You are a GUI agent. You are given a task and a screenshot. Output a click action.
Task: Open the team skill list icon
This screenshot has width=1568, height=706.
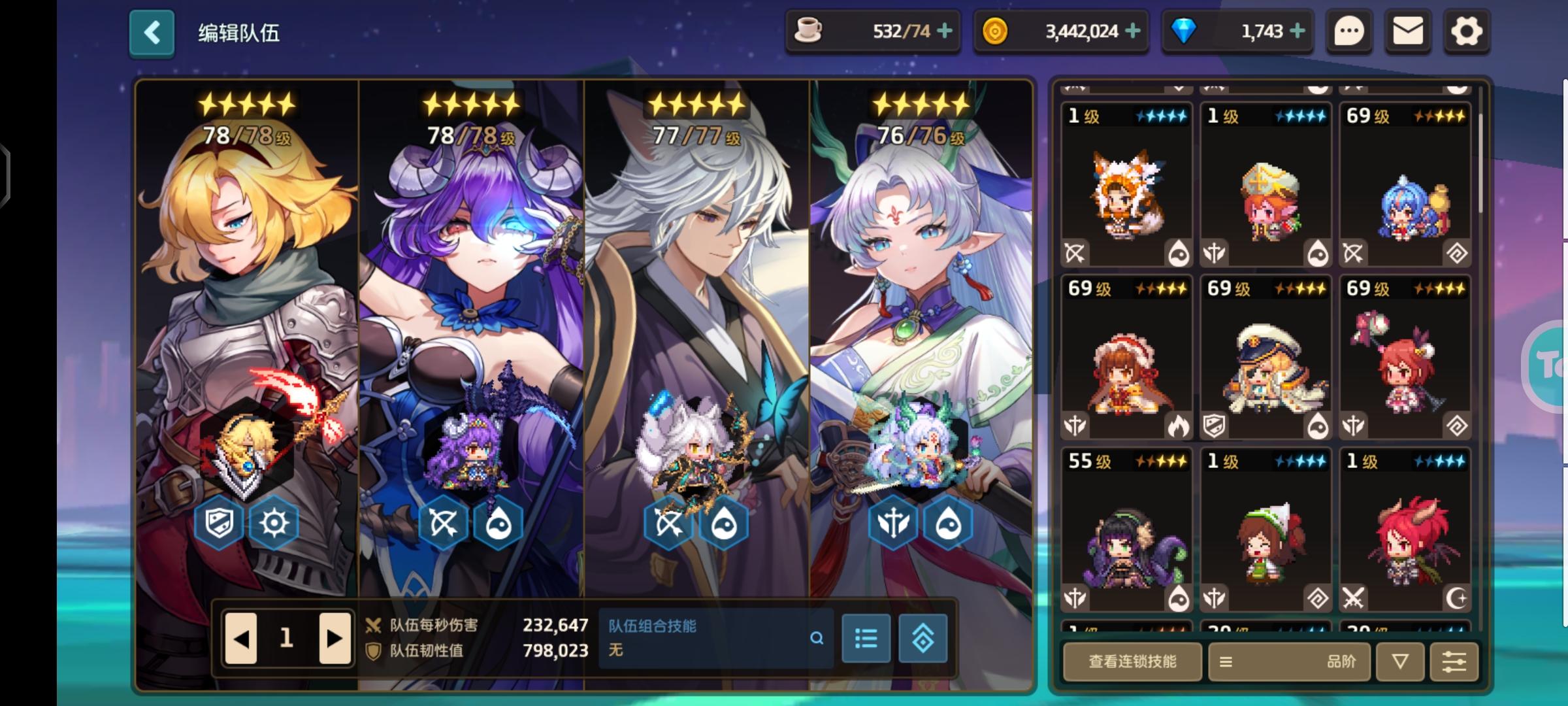pyautogui.click(x=865, y=639)
